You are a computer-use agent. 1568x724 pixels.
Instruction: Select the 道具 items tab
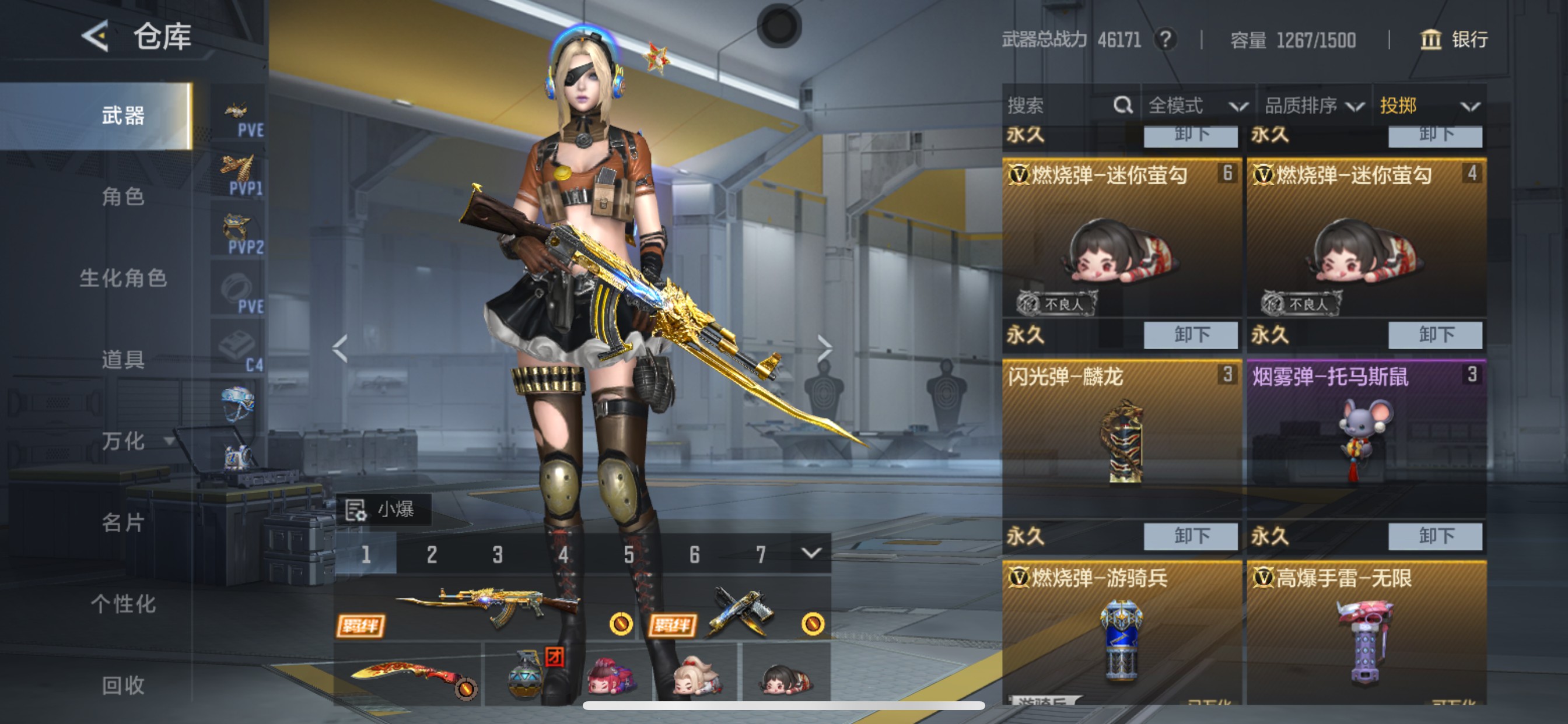(x=123, y=360)
